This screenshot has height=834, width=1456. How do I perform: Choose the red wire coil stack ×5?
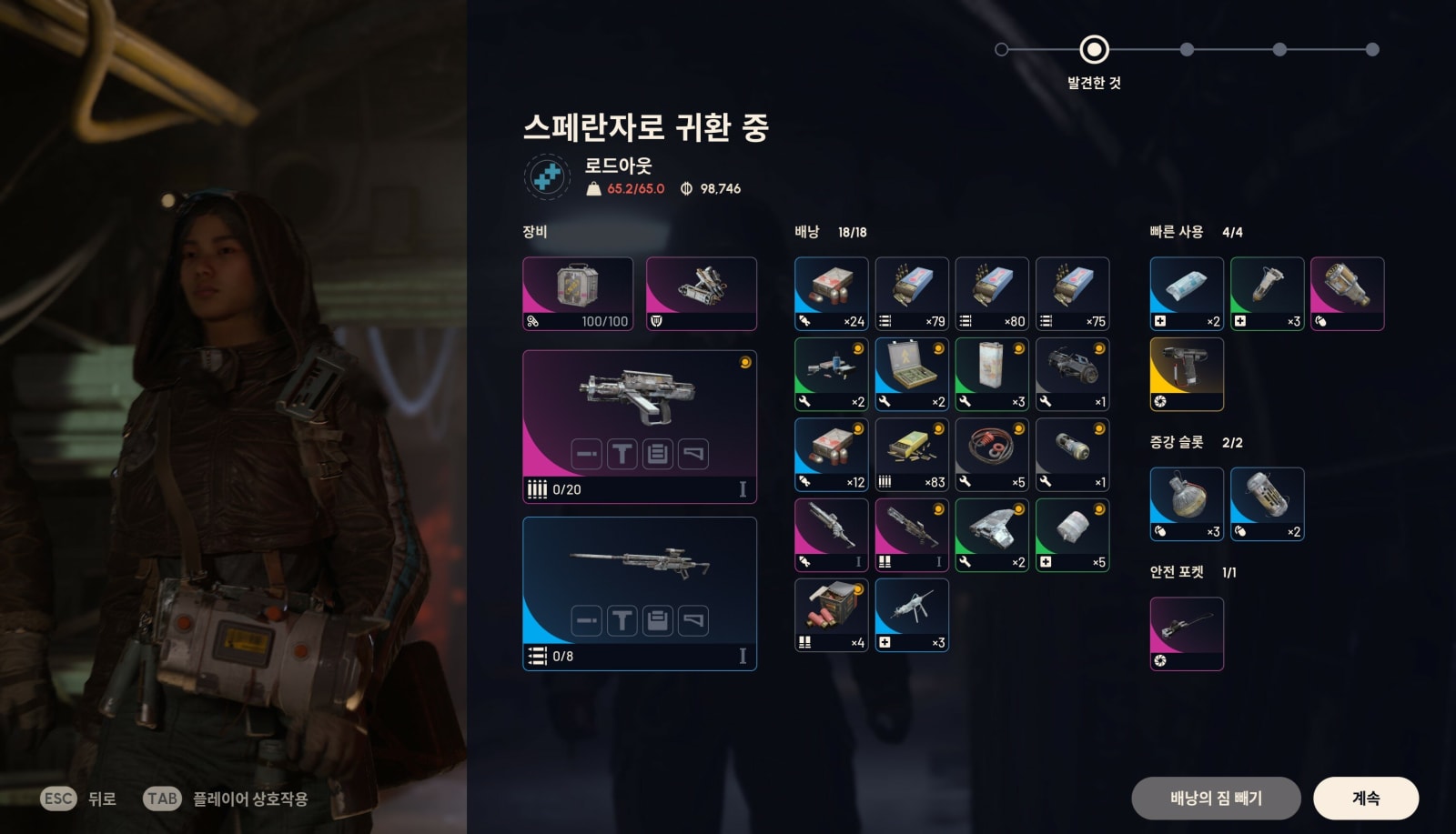pos(991,454)
